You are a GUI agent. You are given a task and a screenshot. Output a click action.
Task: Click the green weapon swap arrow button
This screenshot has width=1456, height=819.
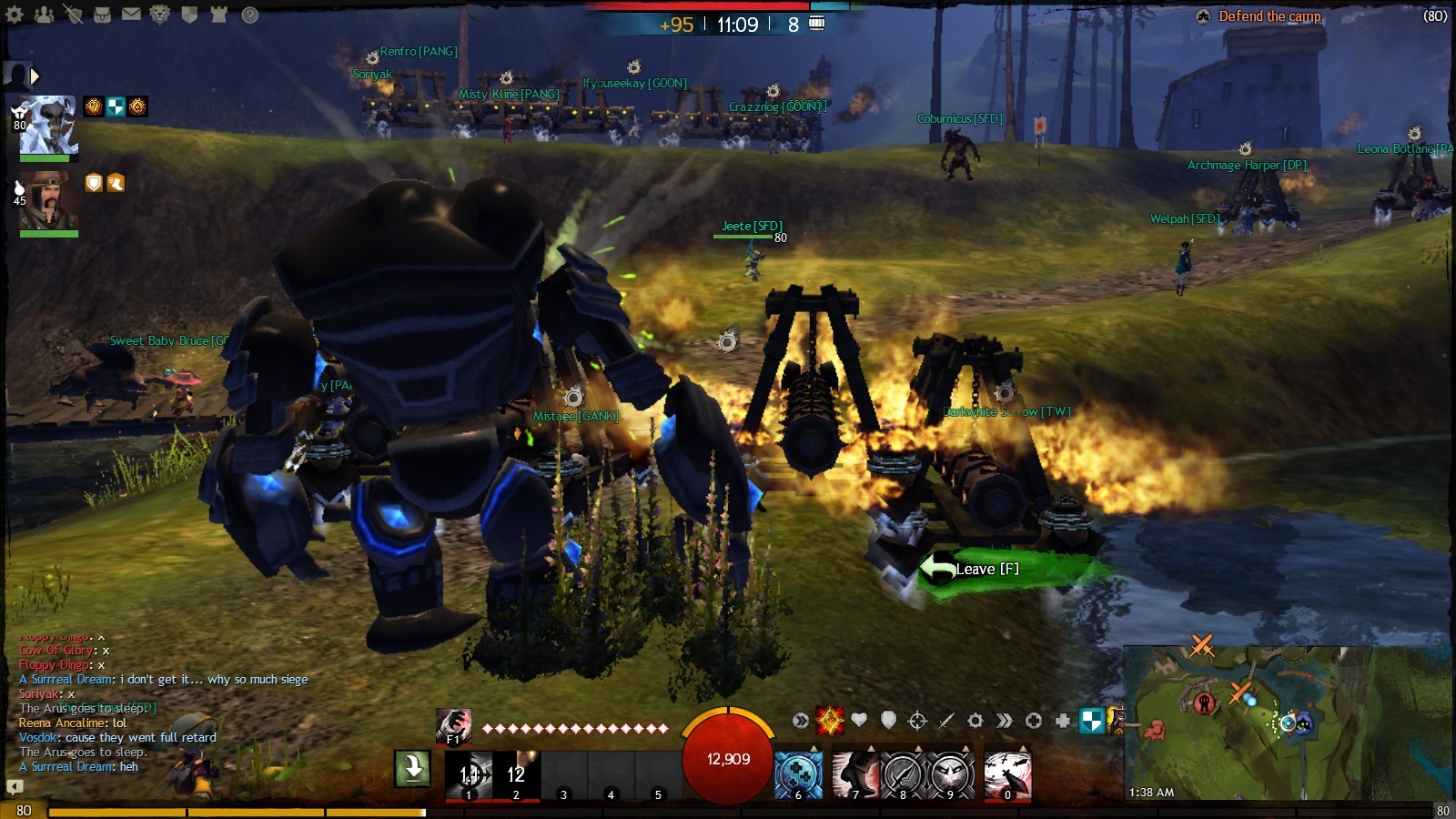point(412,769)
